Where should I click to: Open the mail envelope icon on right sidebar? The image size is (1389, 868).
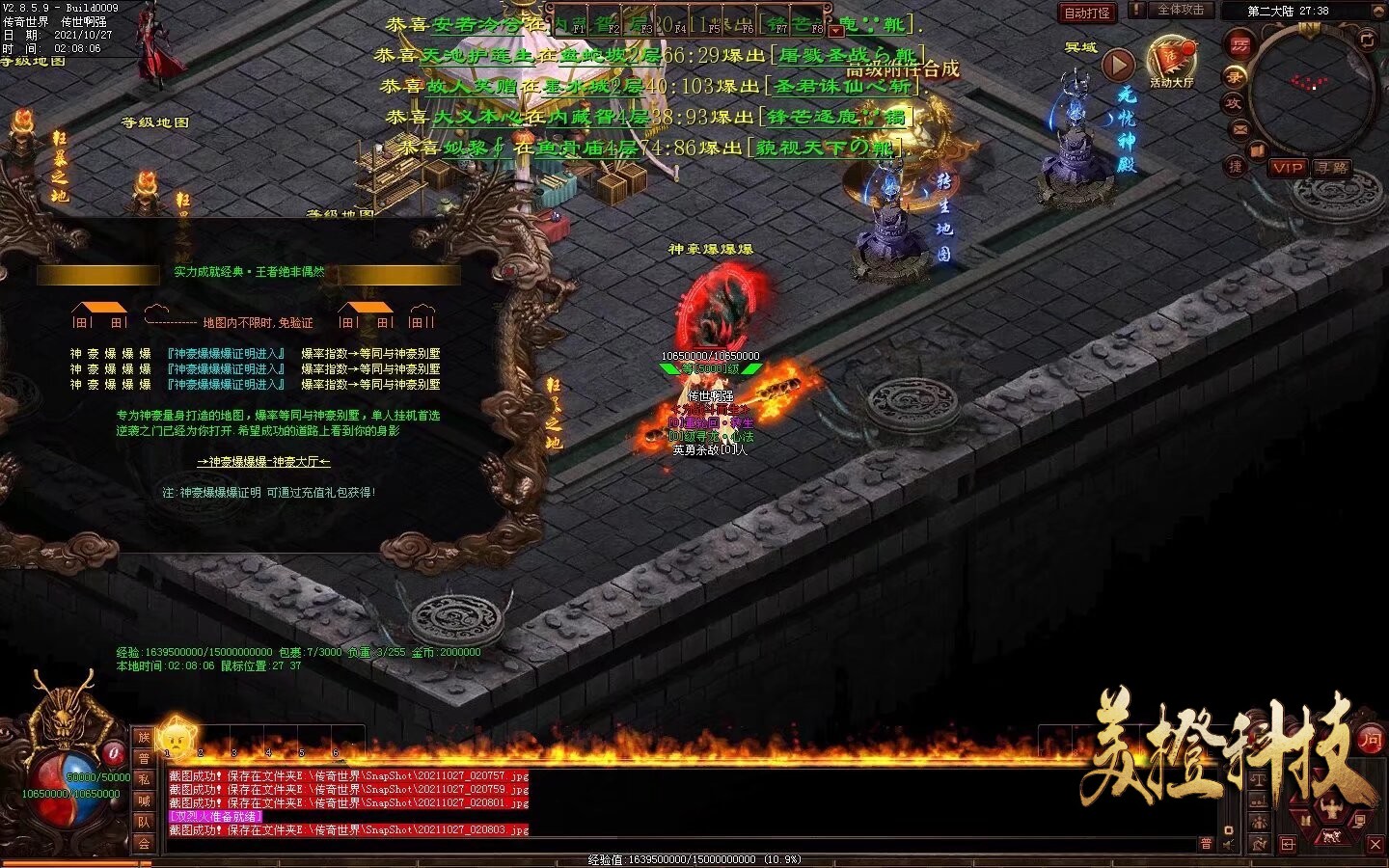click(1239, 130)
